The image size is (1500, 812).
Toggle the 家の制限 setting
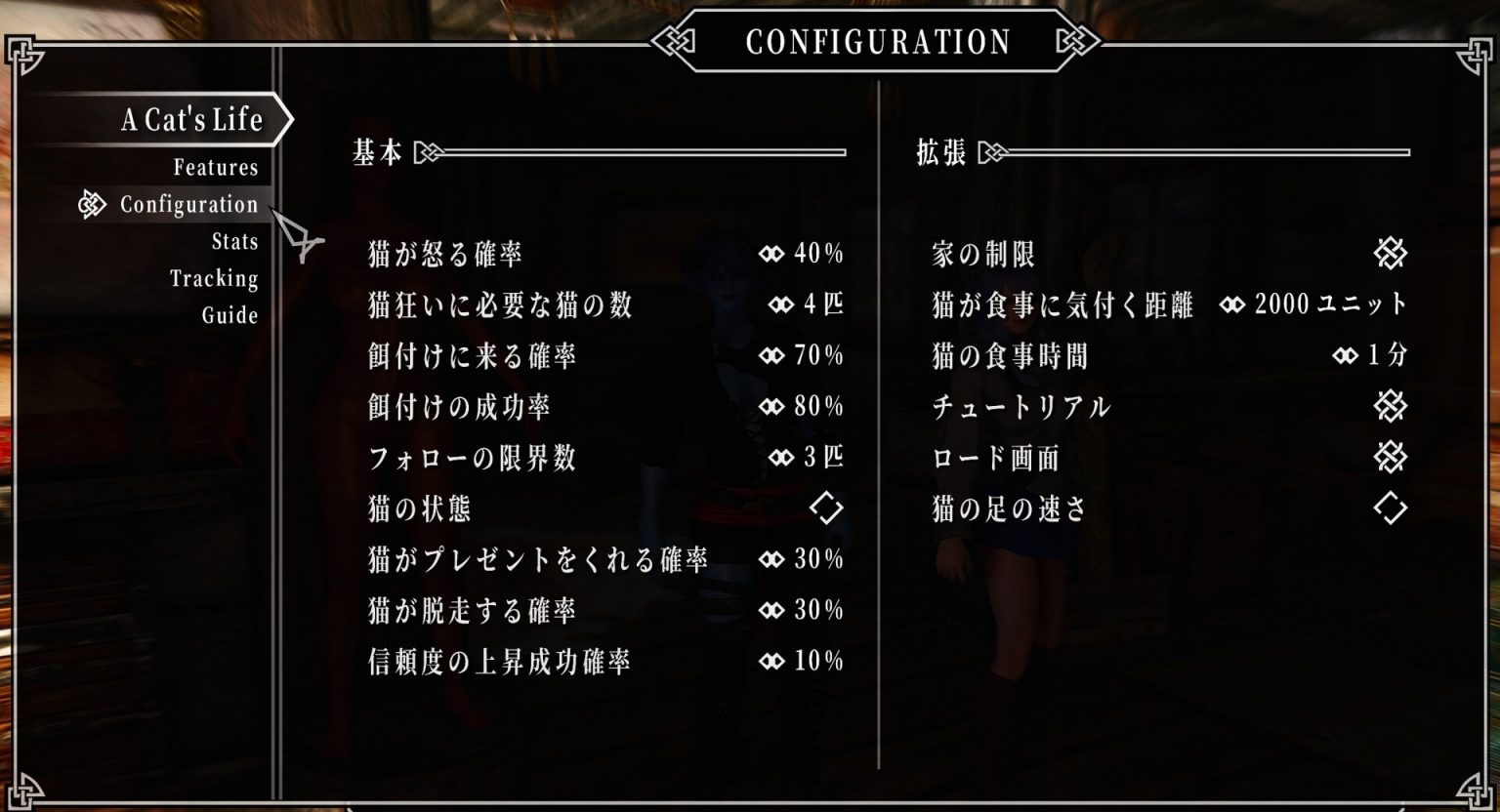pyautogui.click(x=1391, y=254)
